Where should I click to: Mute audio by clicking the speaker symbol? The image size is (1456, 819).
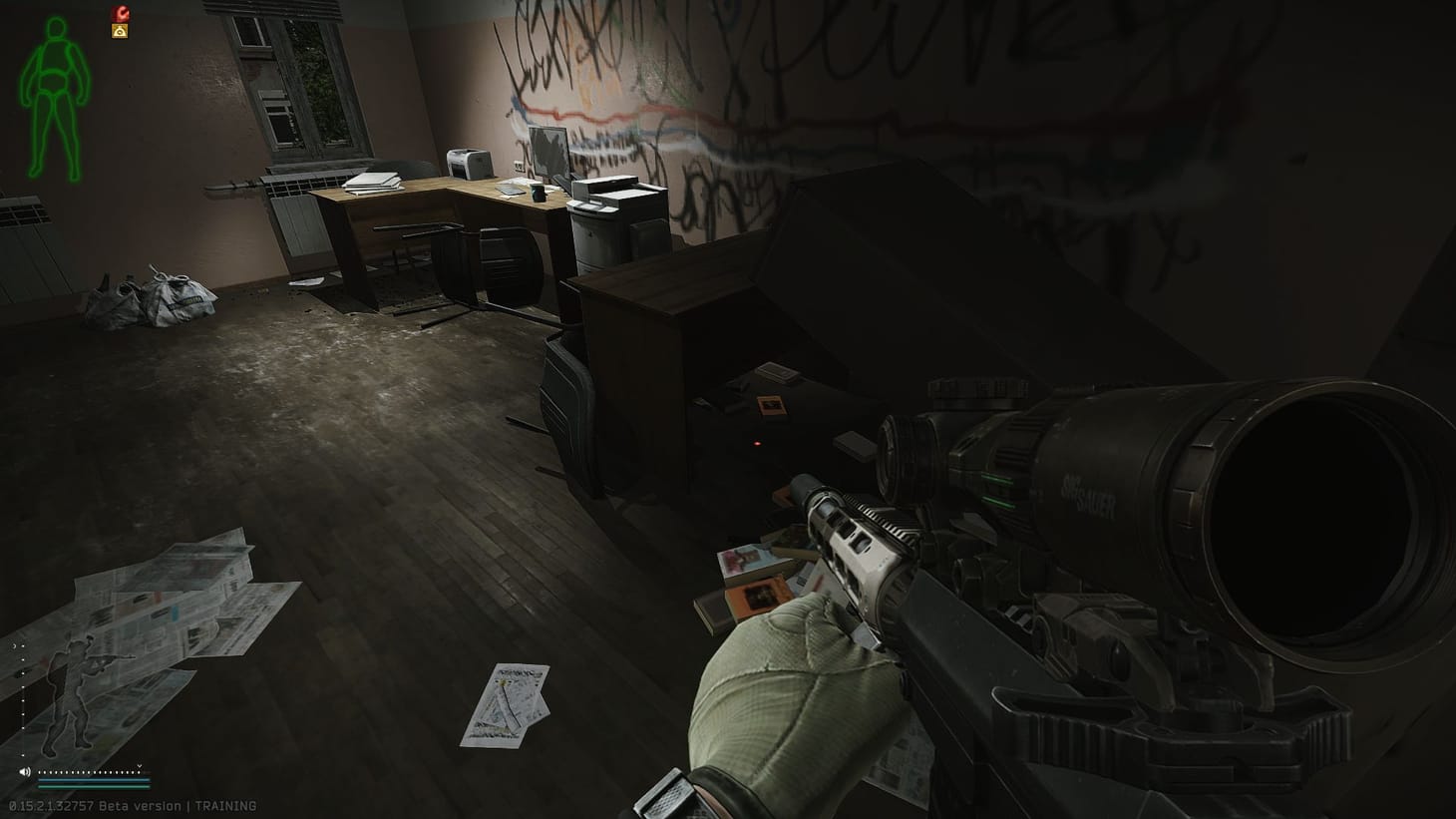pyautogui.click(x=26, y=771)
